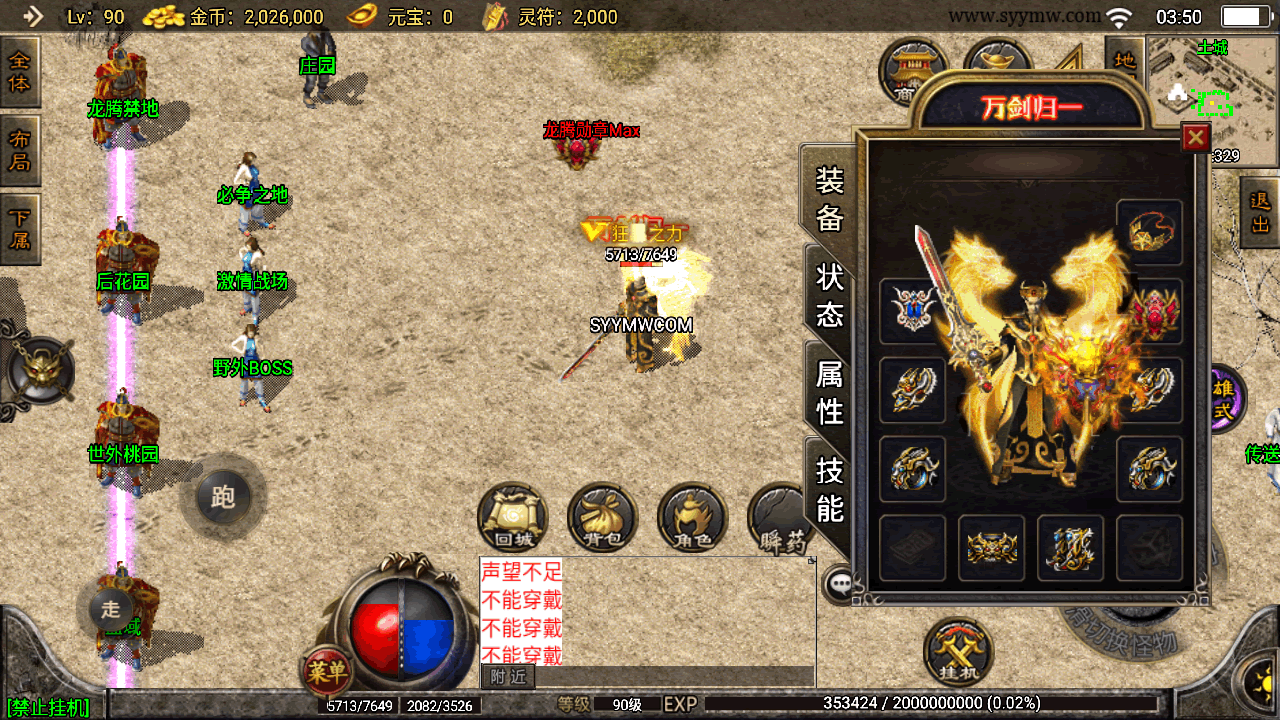Open the 背包 backpack
The height and width of the screenshot is (720, 1280).
[x=602, y=519]
